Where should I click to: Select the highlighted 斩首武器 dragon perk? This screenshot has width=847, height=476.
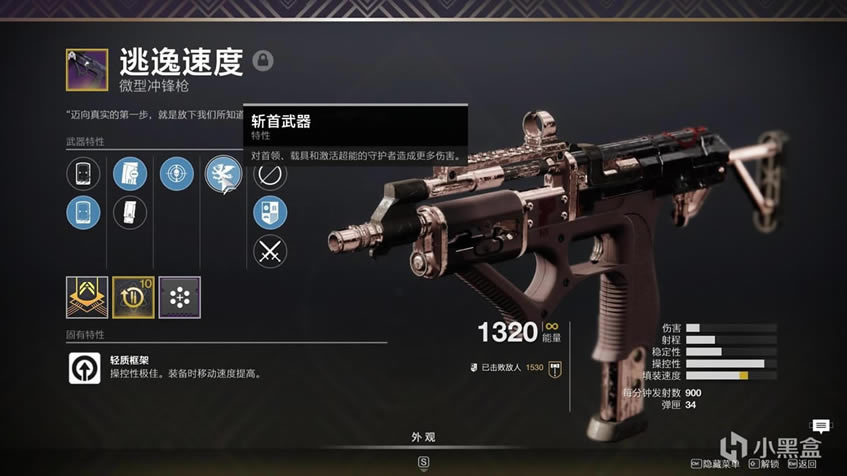[x=223, y=175]
